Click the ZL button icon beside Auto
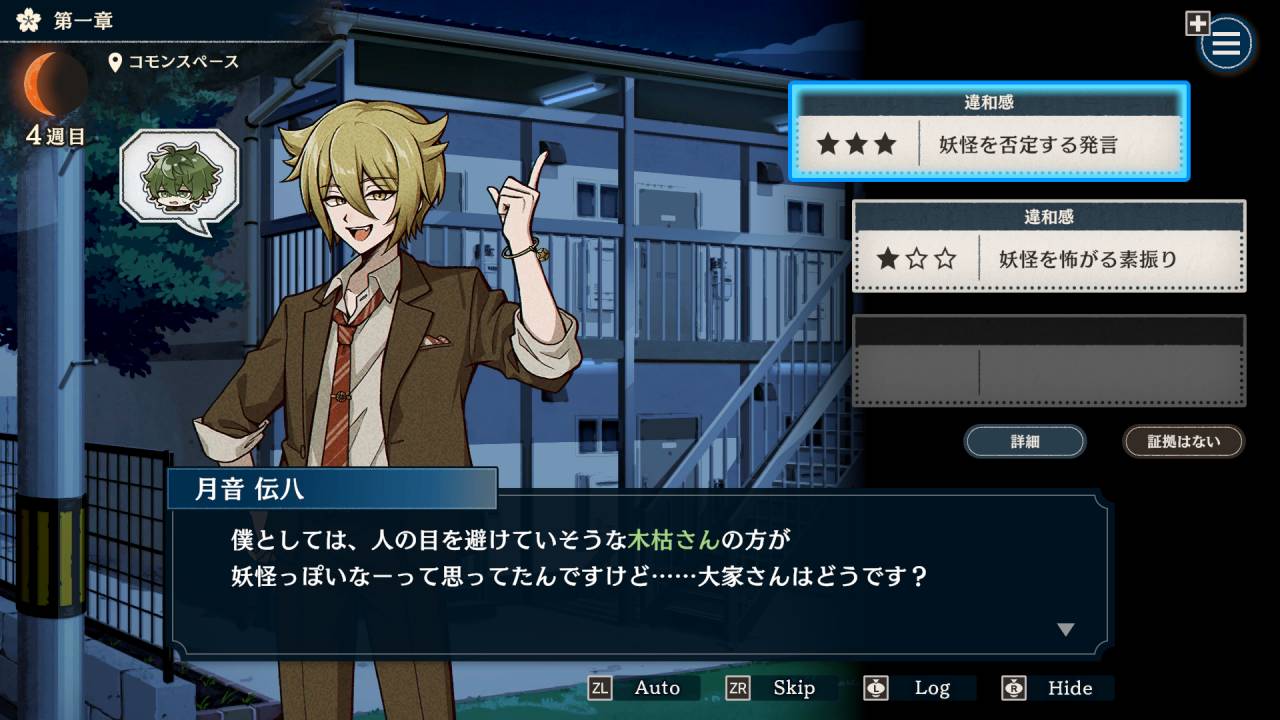1280x720 pixels. coord(599,688)
